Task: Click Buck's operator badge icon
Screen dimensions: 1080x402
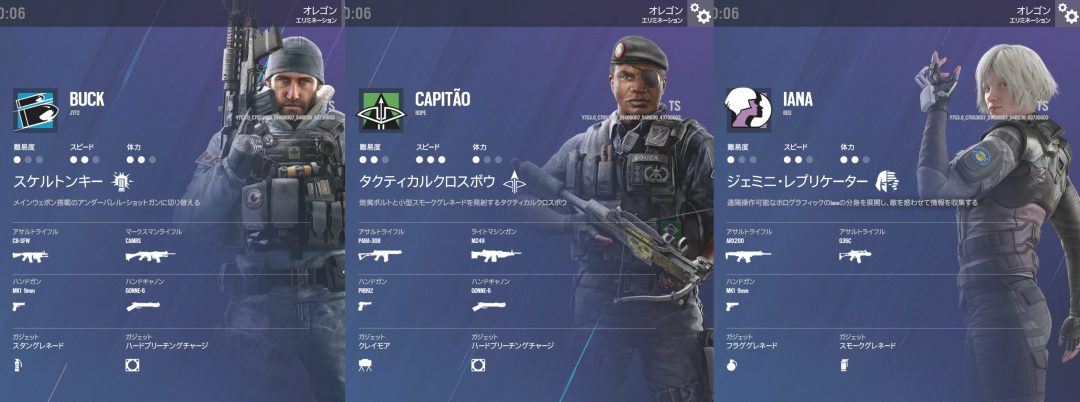Action: [x=34, y=109]
